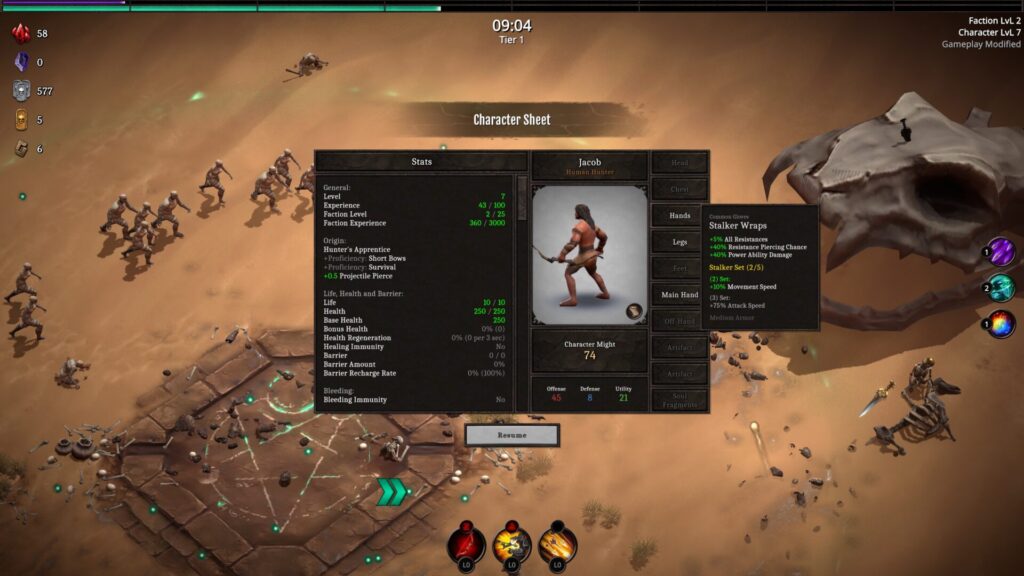Viewport: 1024px width, 576px height.
Task: Click the stats panel scrollbar
Action: click(522, 190)
